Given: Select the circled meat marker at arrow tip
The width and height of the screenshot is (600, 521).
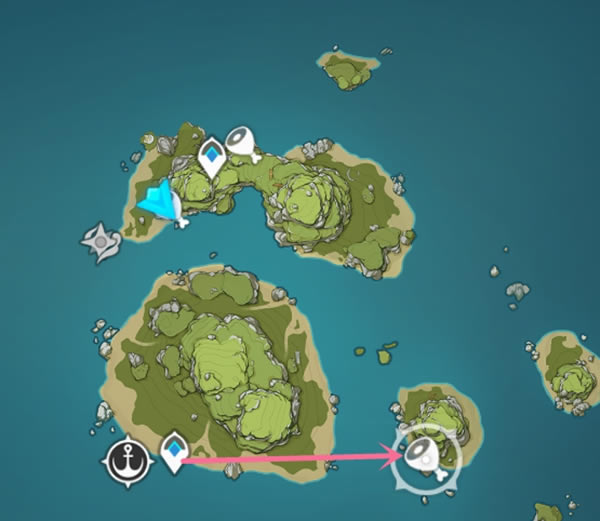Looking at the screenshot, I should (x=429, y=456).
